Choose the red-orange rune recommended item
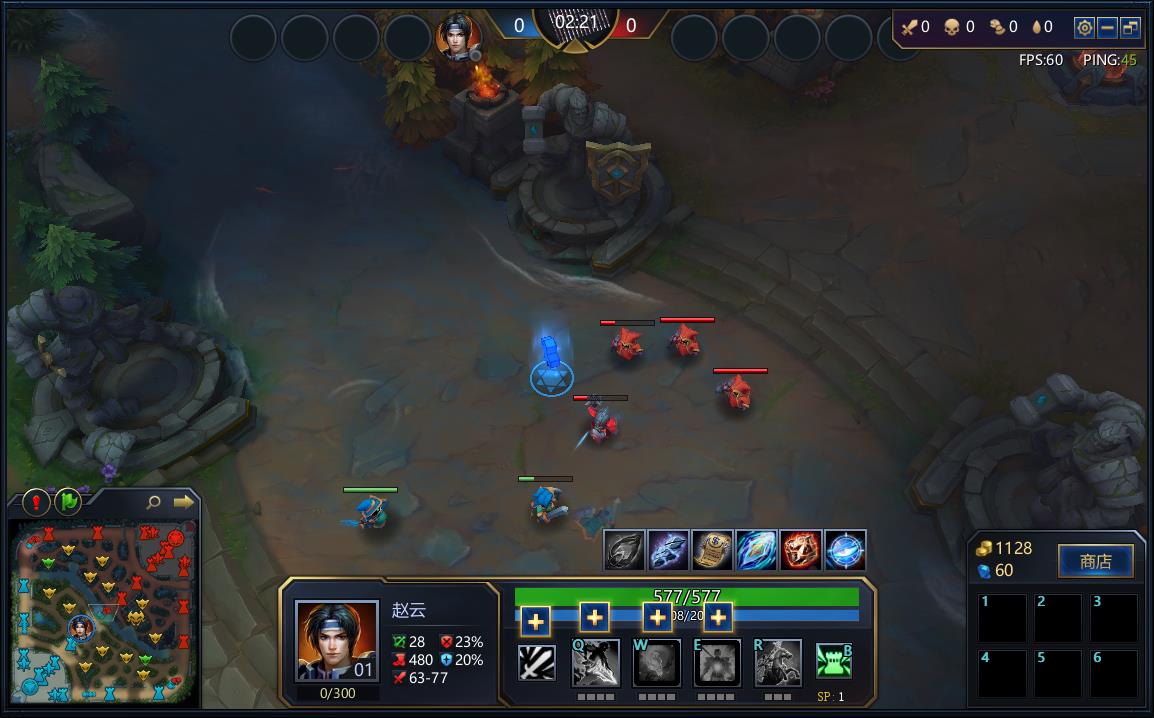1154x718 pixels. pyautogui.click(x=800, y=550)
